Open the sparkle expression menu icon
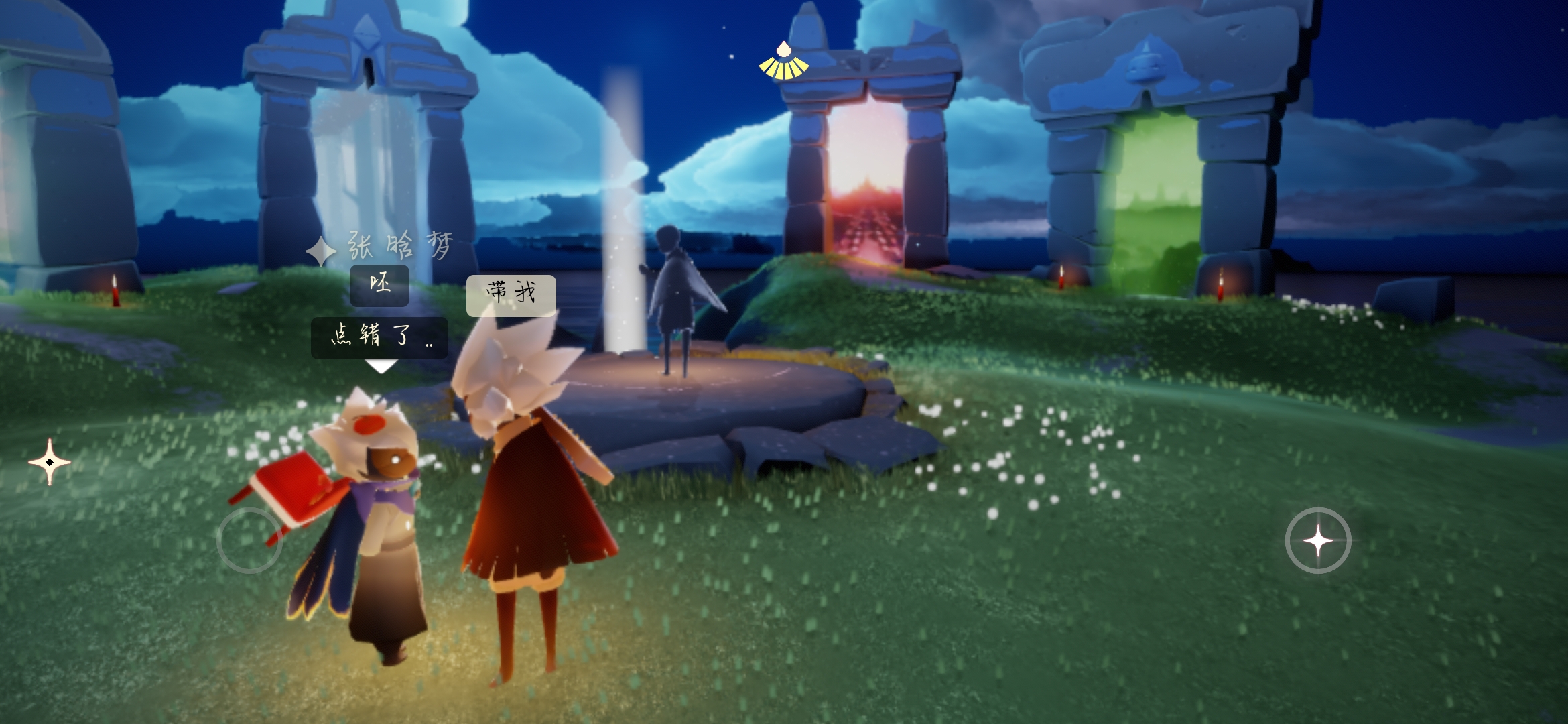 50,462
